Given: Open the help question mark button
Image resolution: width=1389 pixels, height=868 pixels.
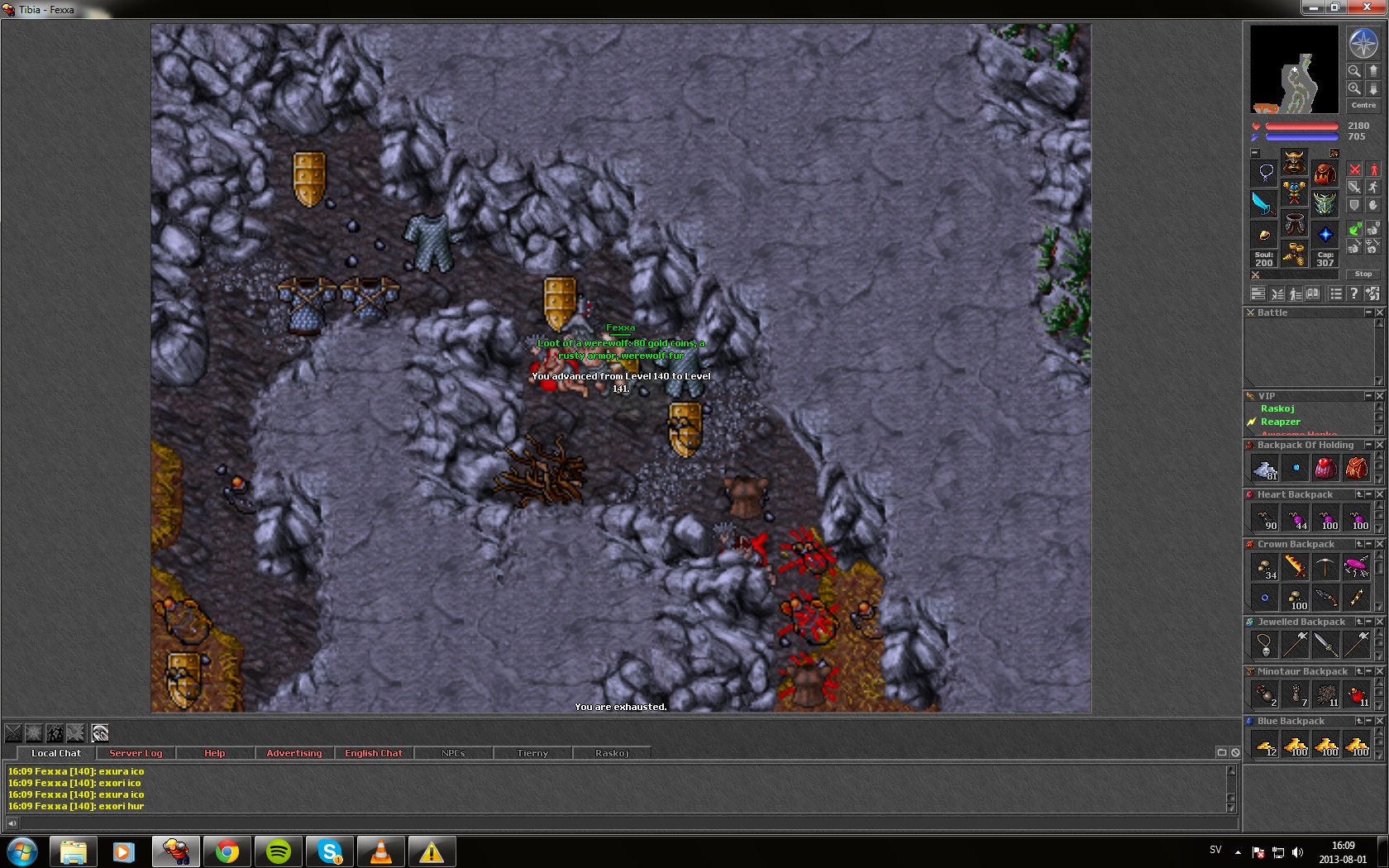Looking at the screenshot, I should [1353, 293].
